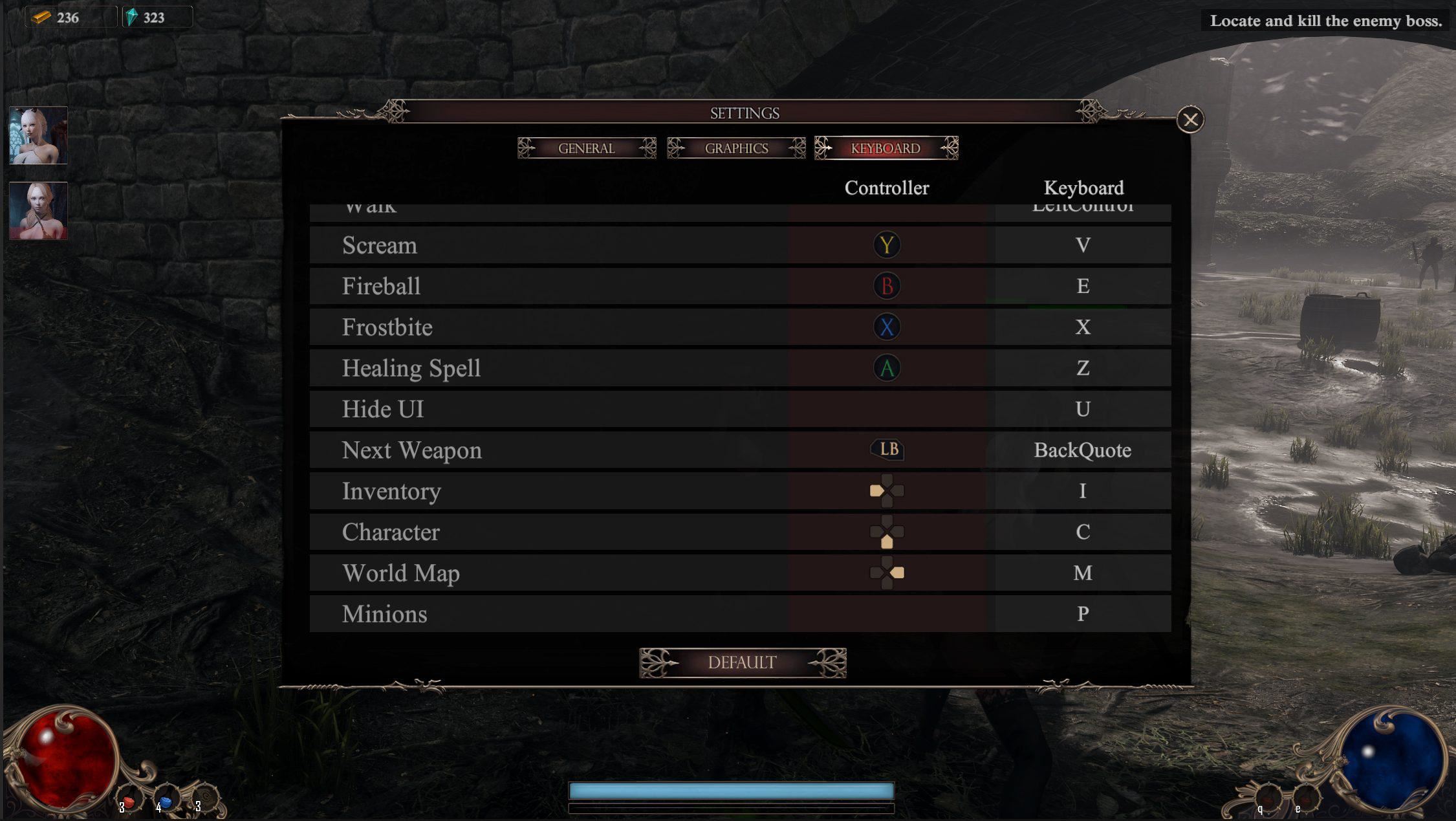
Task: Change the Fireball keyboard binding E
Action: pos(1082,286)
